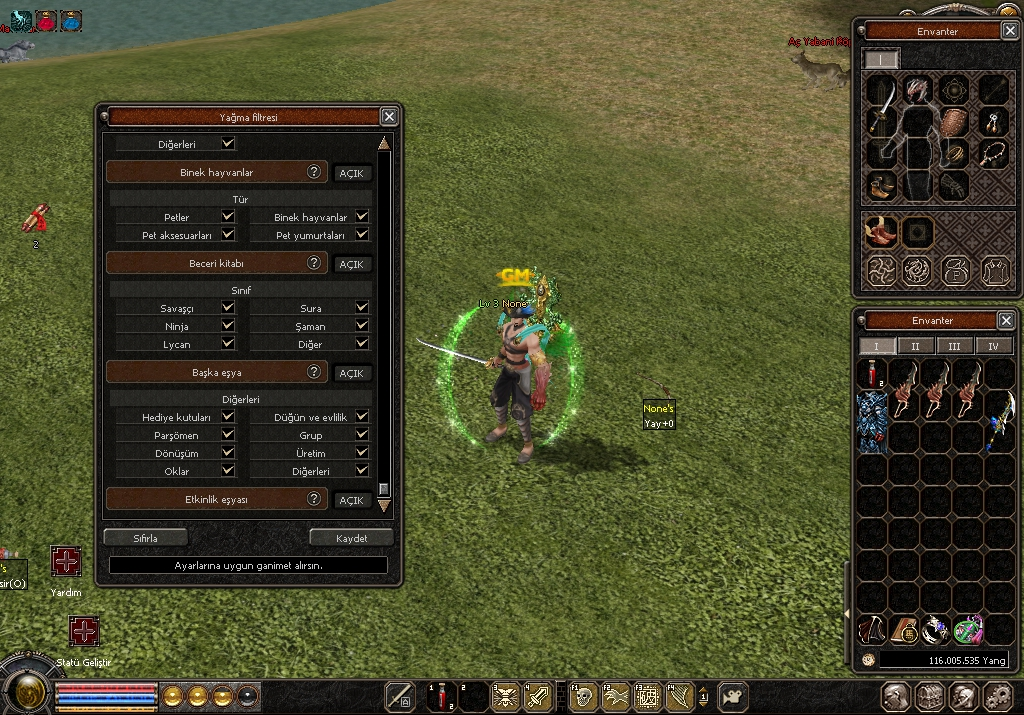The image size is (1024, 715).
Task: Turn off the Etkinlik eşyası AÇIK toggle
Action: click(351, 500)
